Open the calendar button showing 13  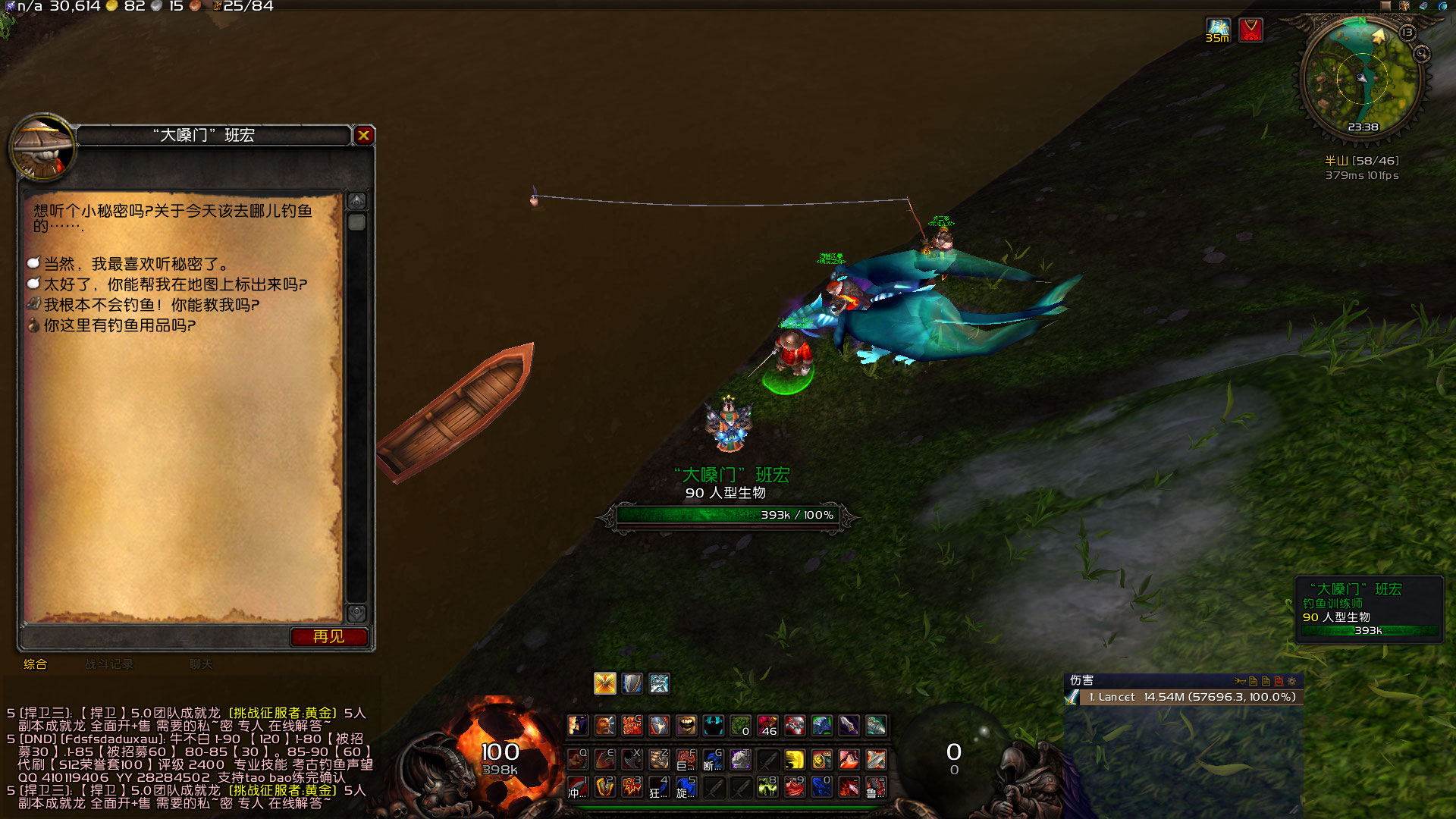(1407, 33)
